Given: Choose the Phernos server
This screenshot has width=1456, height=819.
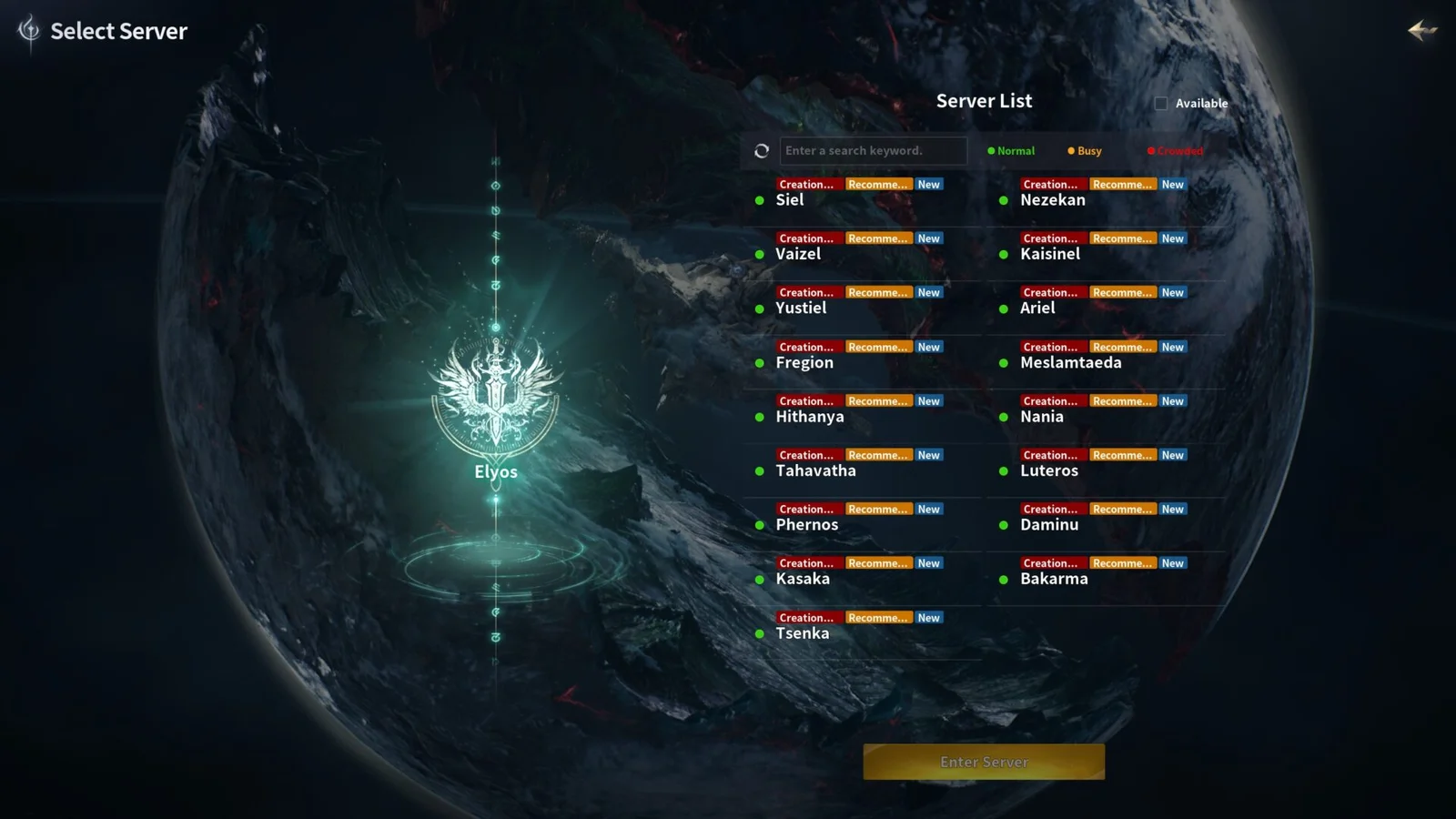Looking at the screenshot, I should 807,525.
